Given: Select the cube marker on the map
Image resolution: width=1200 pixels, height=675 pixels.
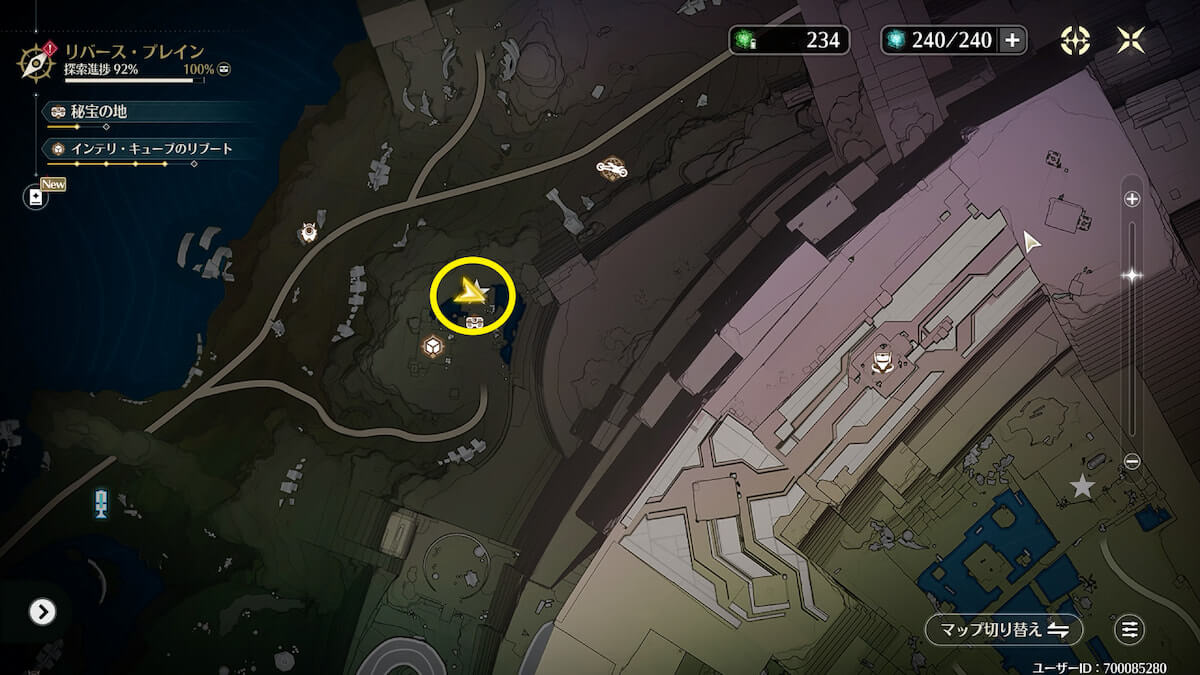Looking at the screenshot, I should click(433, 346).
